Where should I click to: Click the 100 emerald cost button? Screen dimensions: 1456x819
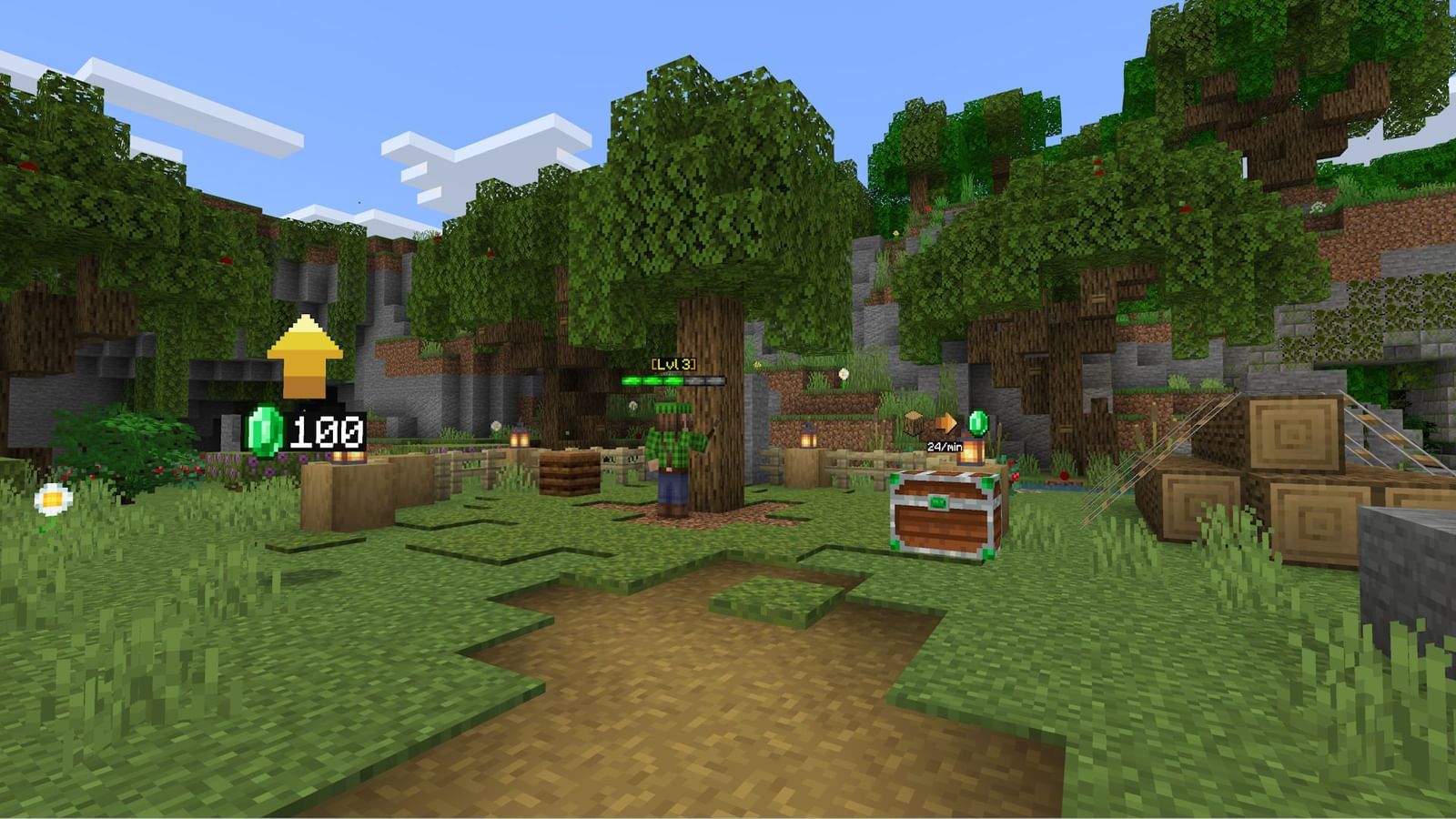(x=326, y=432)
